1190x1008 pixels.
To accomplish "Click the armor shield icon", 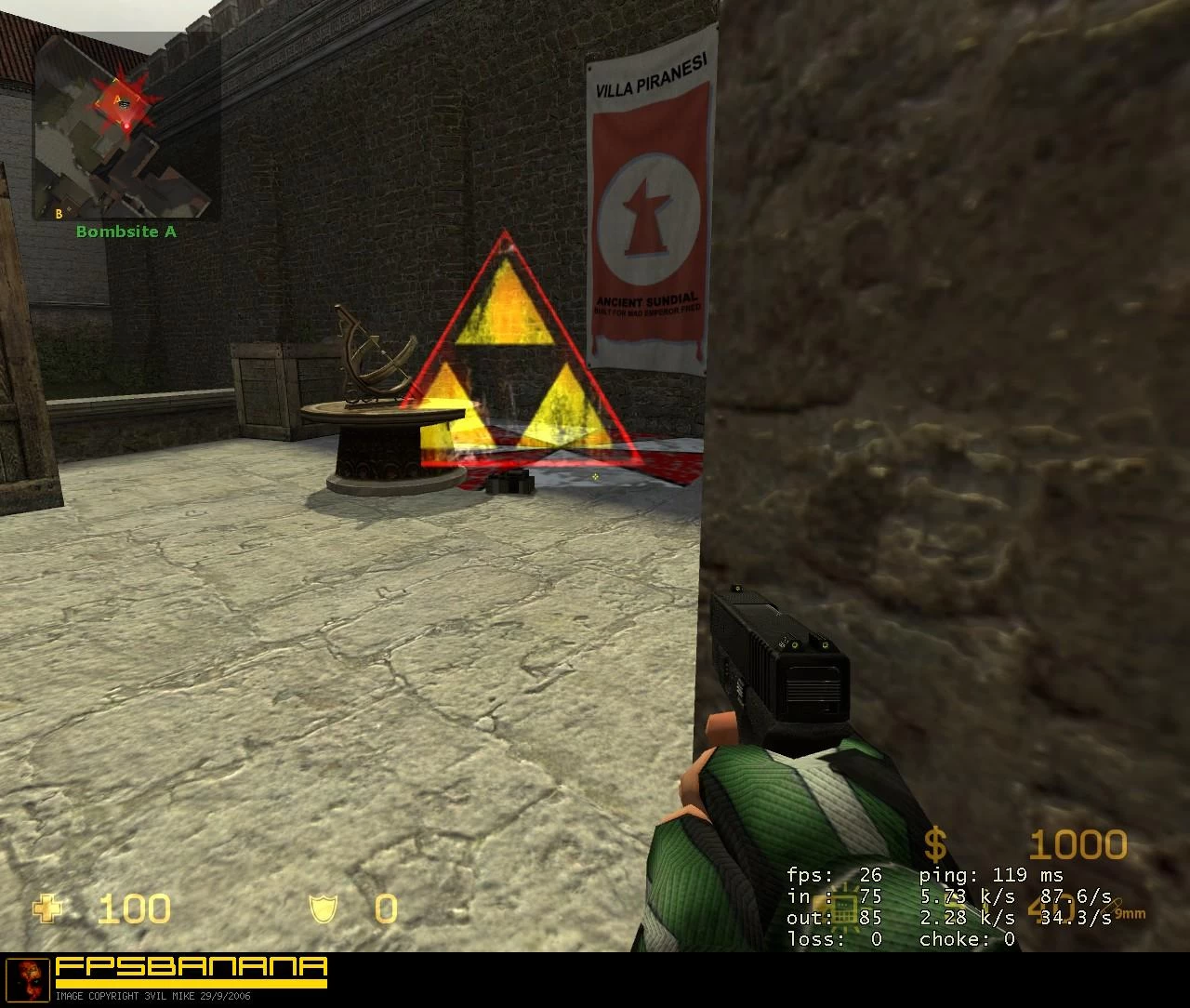I will click(x=323, y=909).
